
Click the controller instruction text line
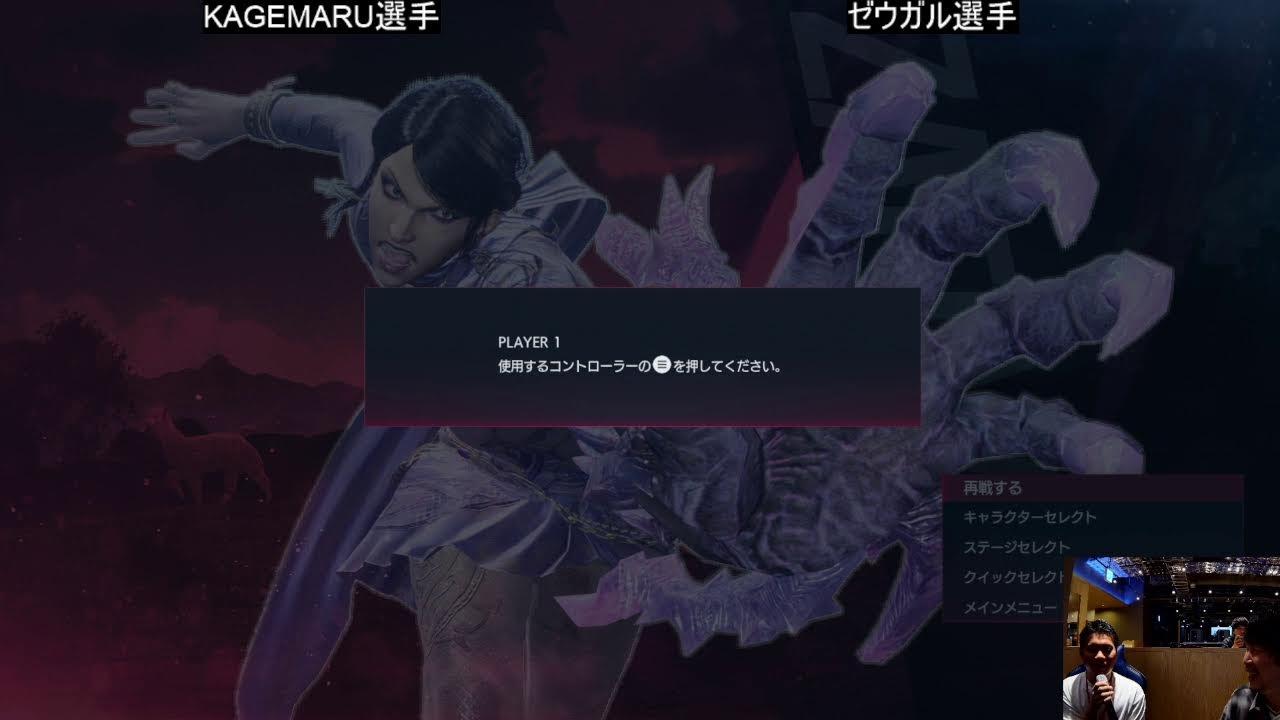(640, 367)
